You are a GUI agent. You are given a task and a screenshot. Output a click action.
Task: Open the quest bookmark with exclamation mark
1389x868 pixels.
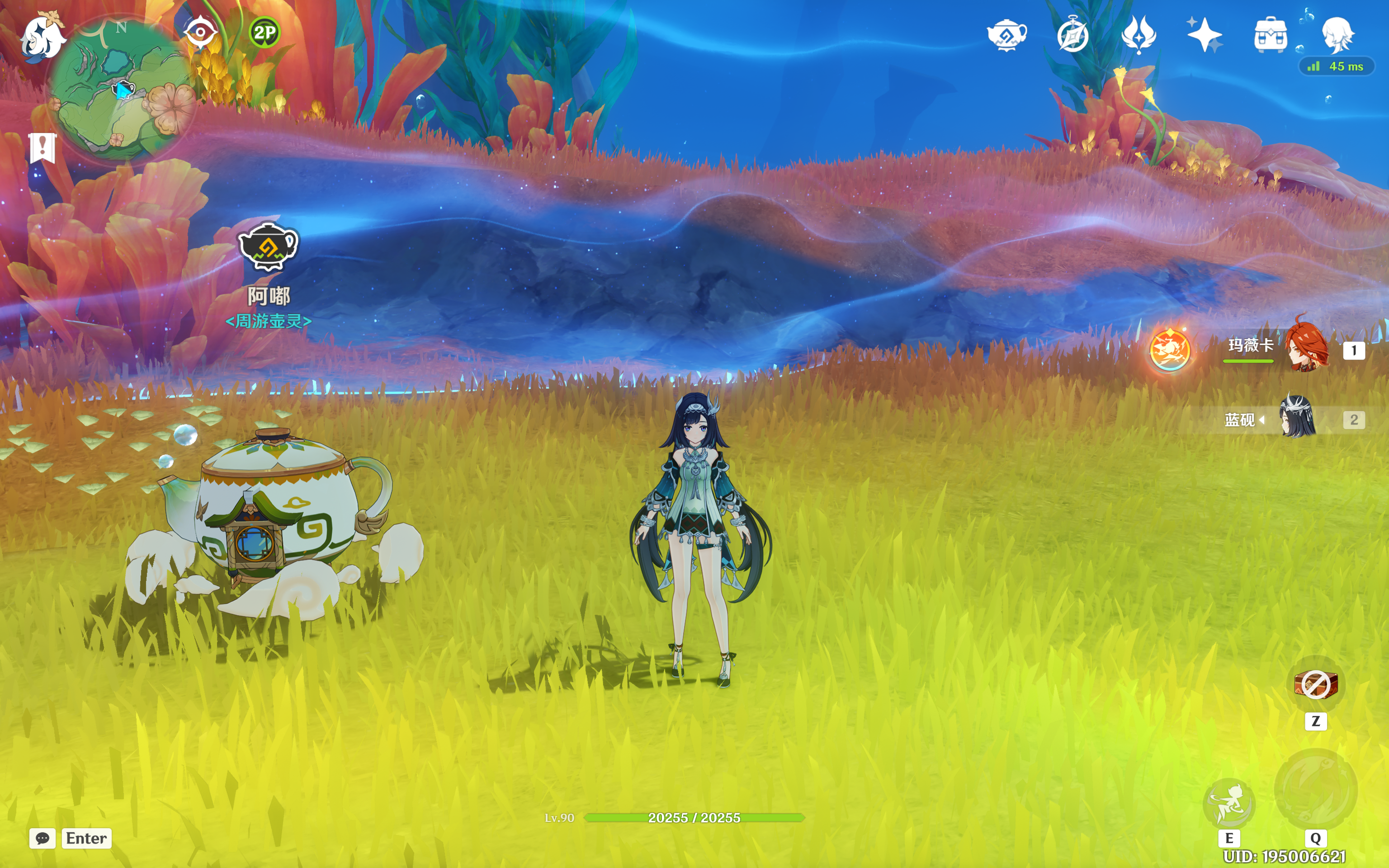pos(43,148)
